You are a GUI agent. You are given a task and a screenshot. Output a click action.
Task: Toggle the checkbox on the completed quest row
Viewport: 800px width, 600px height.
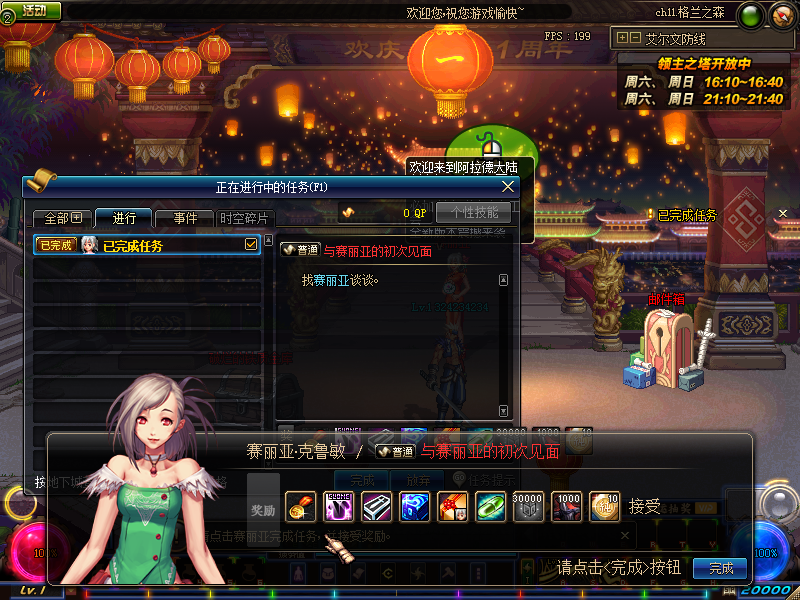click(251, 245)
